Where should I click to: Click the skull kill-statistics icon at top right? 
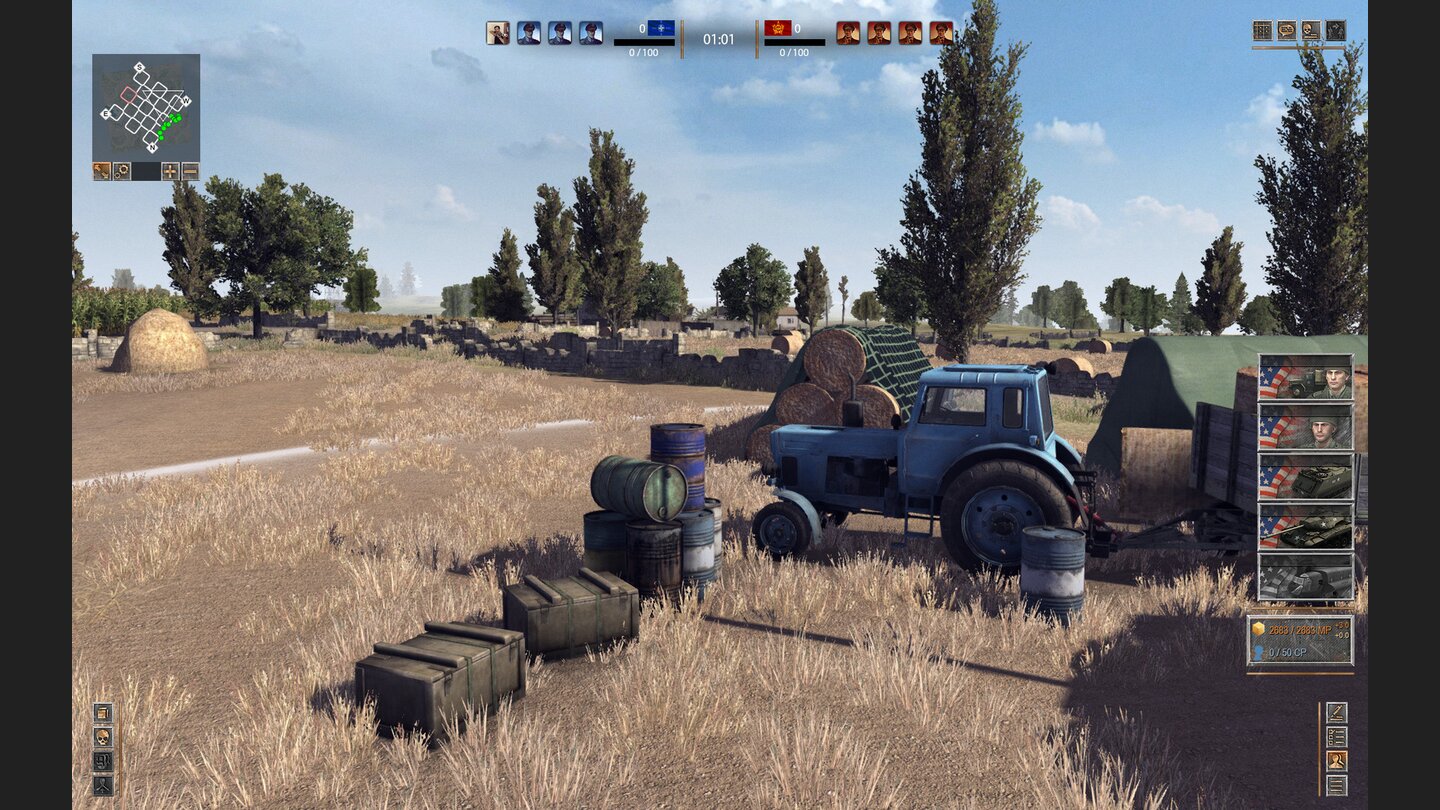[x=1312, y=30]
